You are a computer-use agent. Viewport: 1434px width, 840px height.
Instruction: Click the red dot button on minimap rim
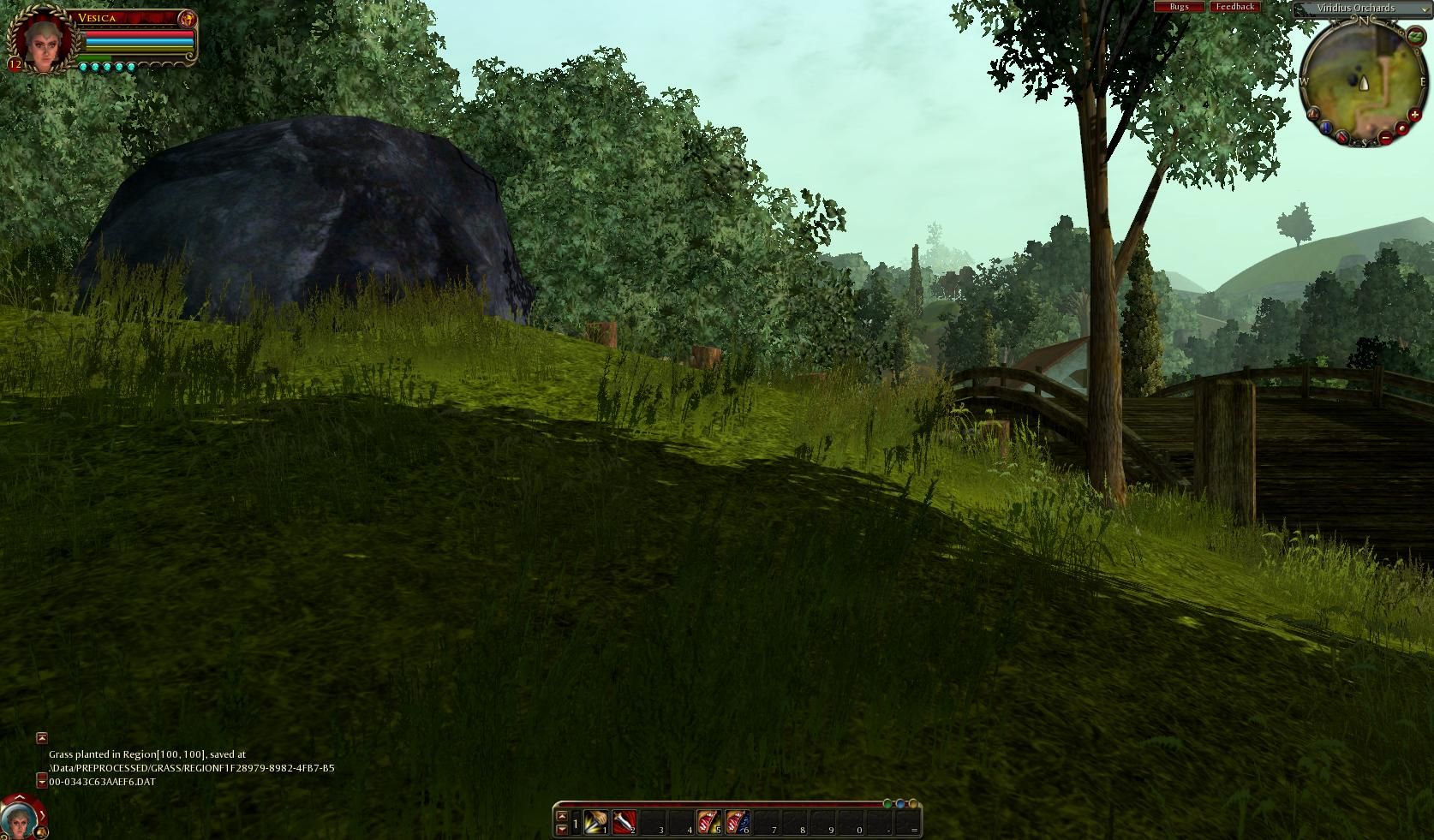pyautogui.click(x=1401, y=129)
